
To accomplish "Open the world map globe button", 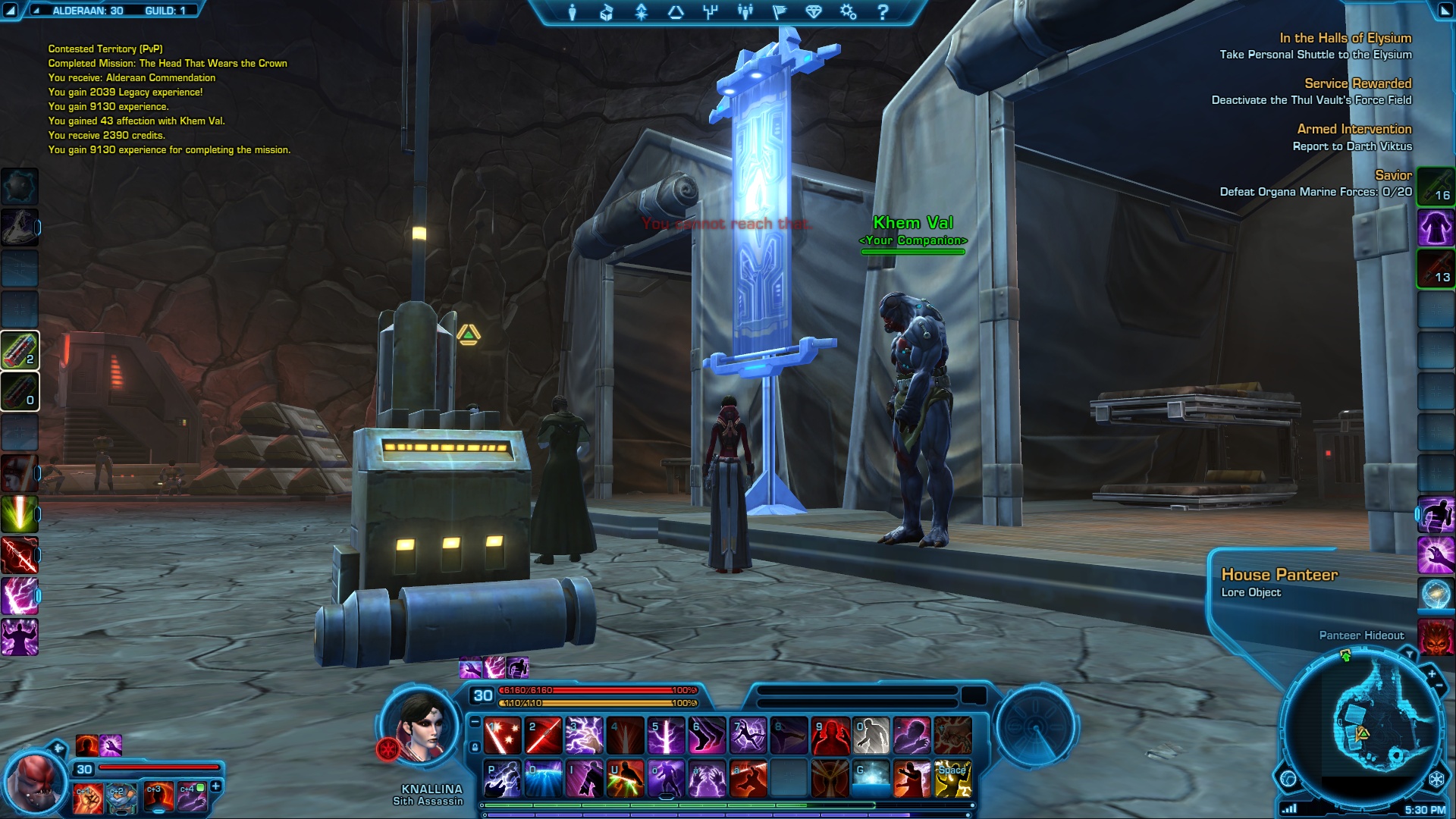I will click(x=1288, y=779).
